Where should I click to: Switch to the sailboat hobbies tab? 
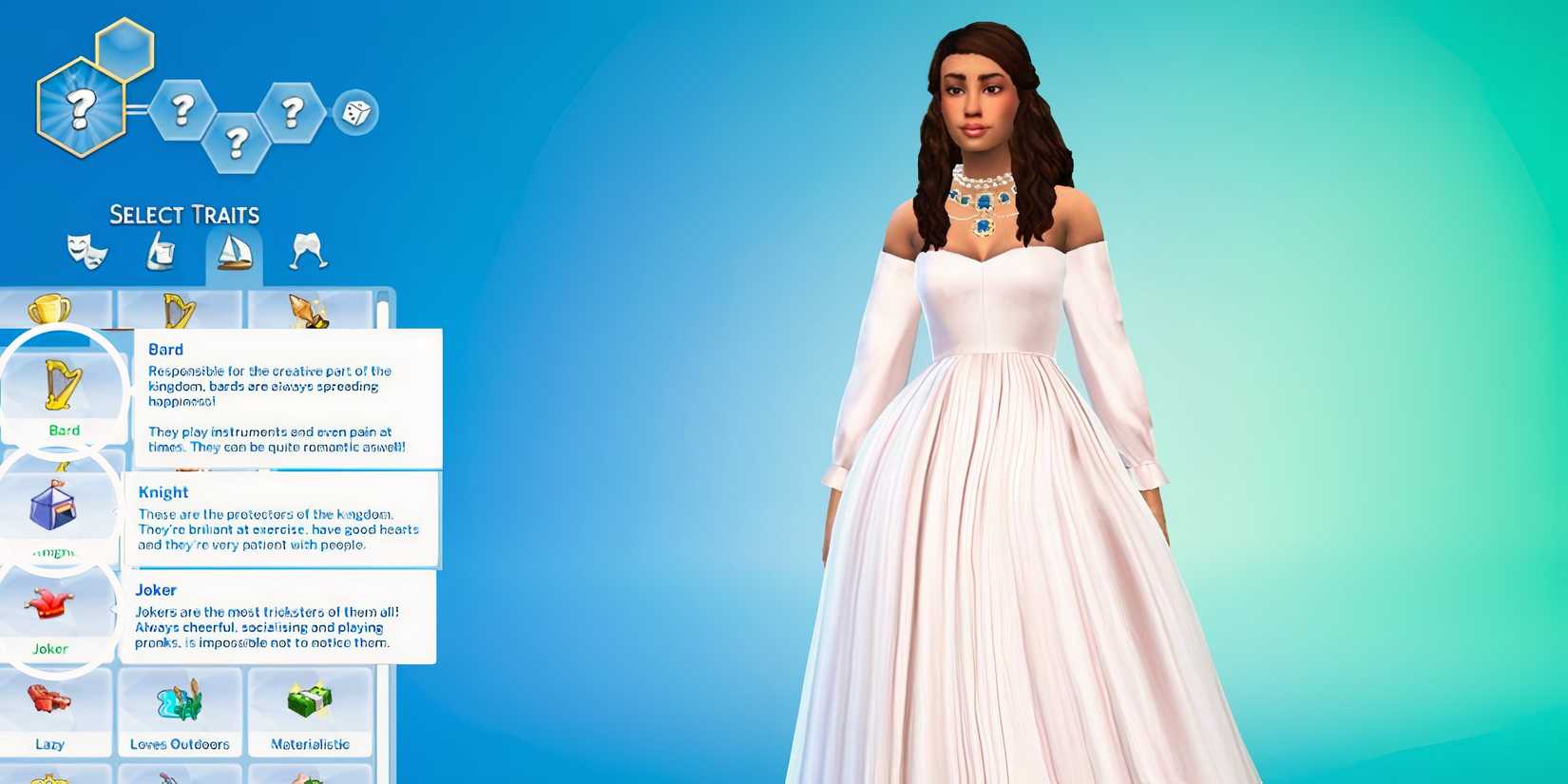(x=236, y=250)
